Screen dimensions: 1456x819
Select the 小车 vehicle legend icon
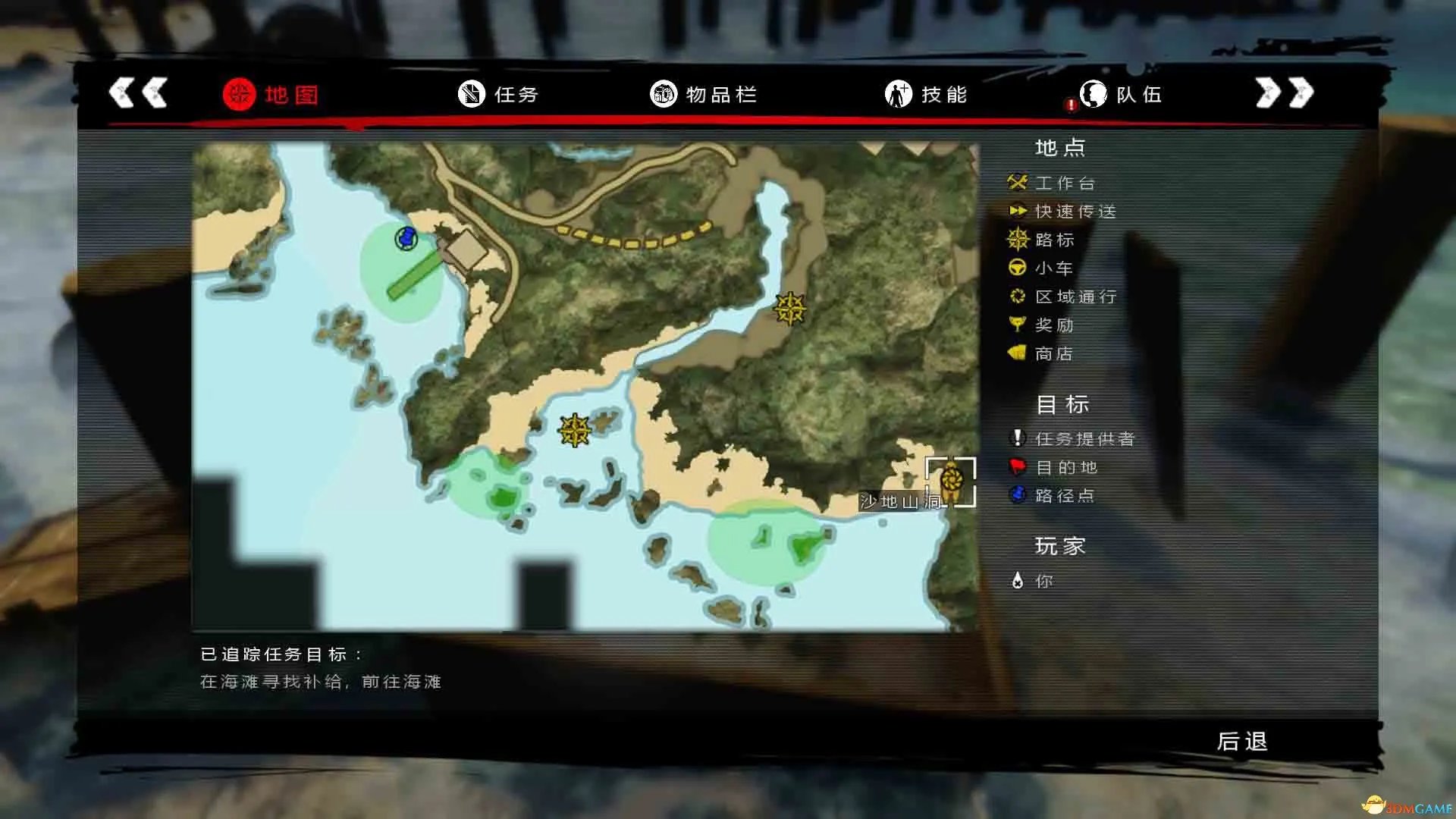click(x=1018, y=268)
